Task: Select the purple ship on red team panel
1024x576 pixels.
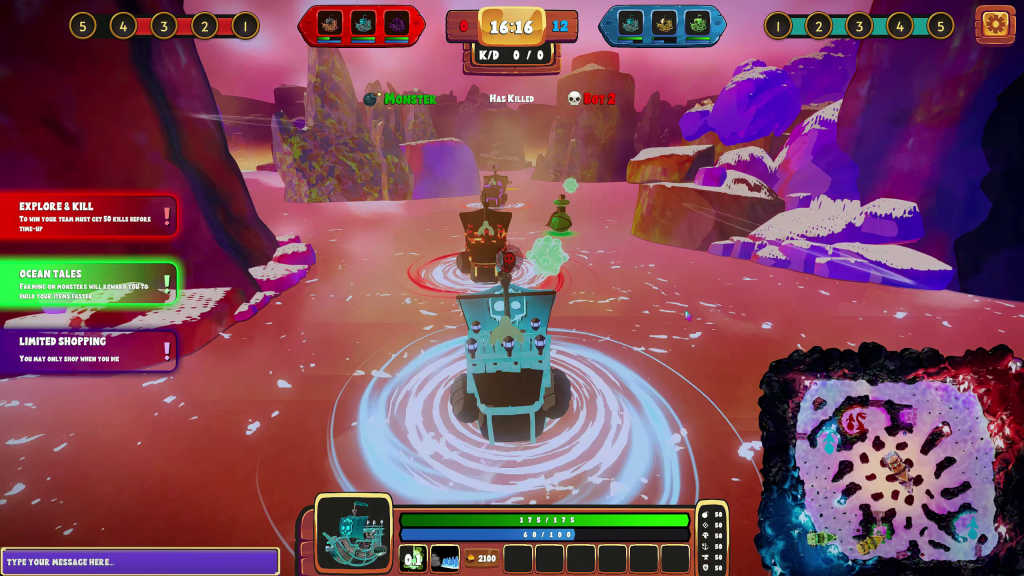Action: pyautogui.click(x=396, y=24)
